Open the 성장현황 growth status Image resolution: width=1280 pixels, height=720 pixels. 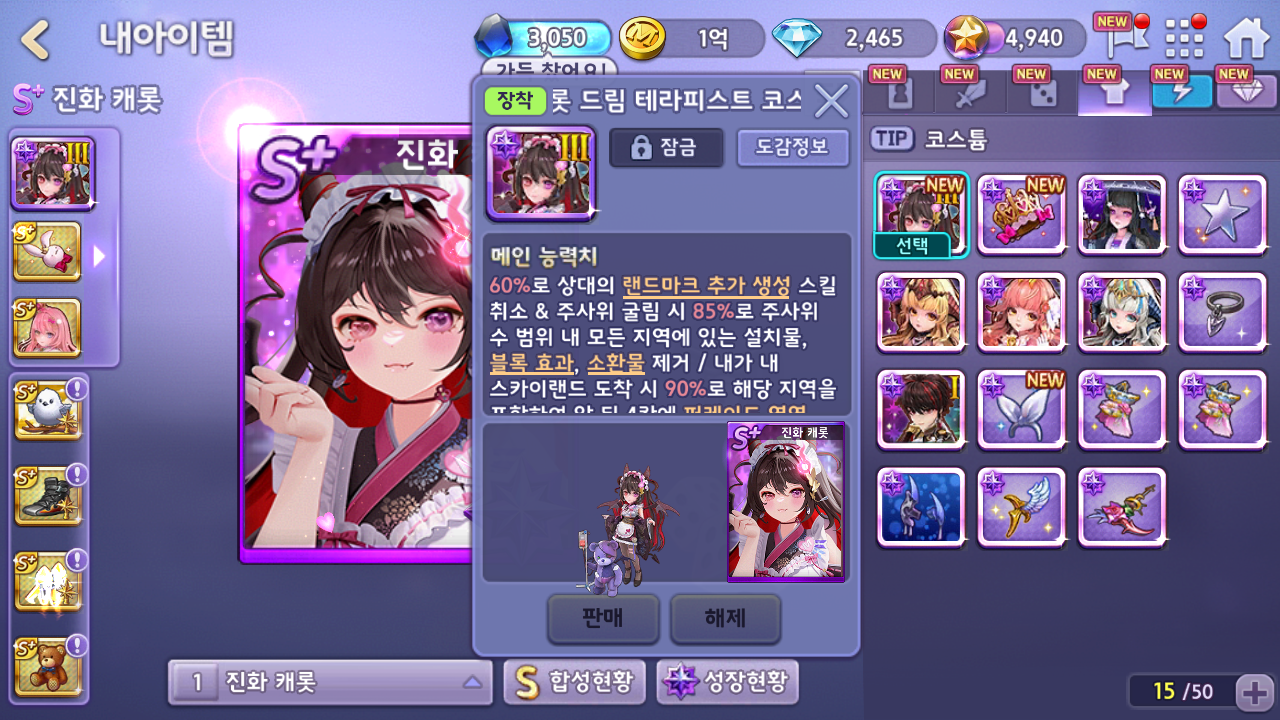tap(728, 682)
